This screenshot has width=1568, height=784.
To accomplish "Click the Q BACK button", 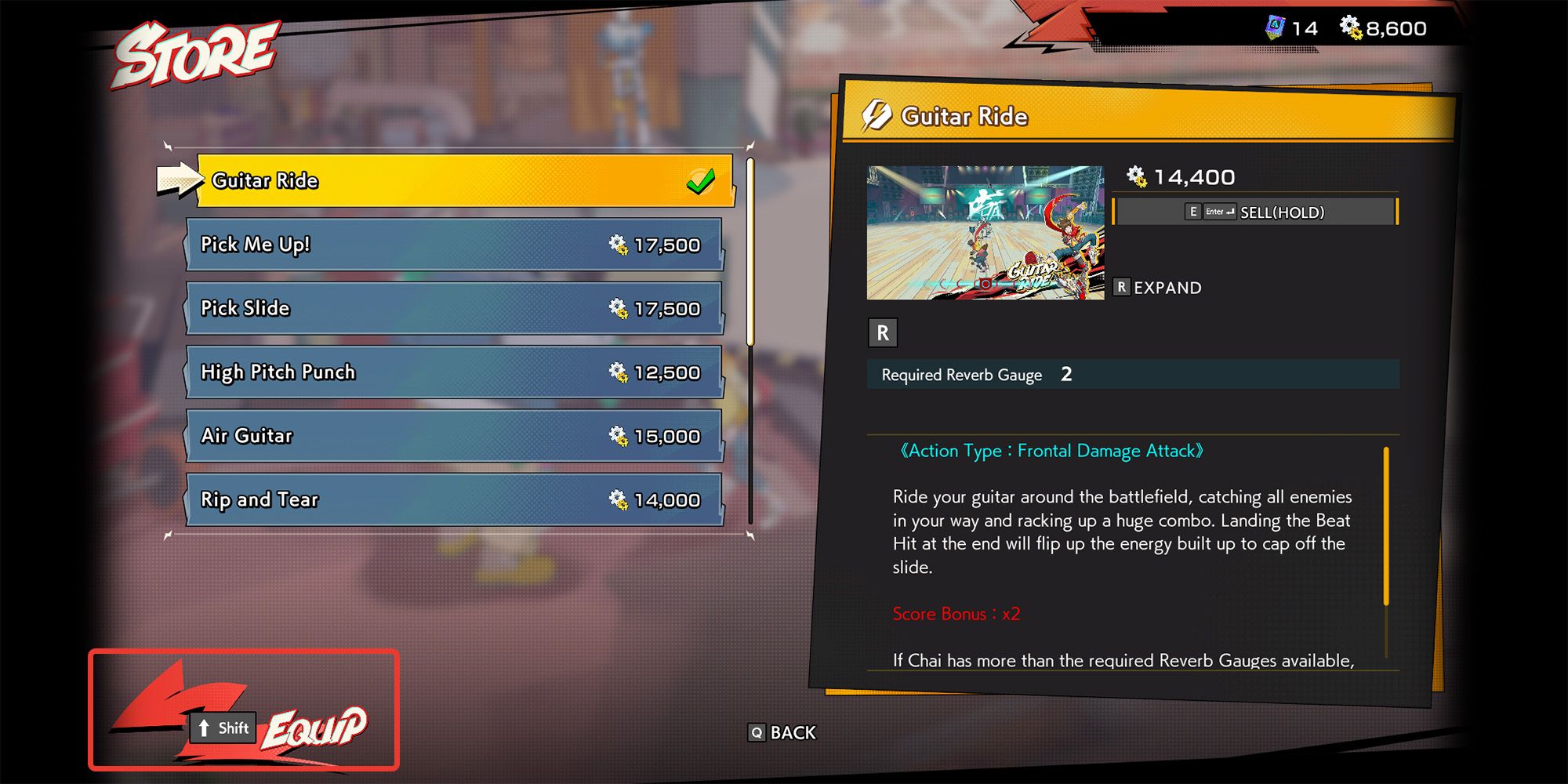I will tap(782, 733).
